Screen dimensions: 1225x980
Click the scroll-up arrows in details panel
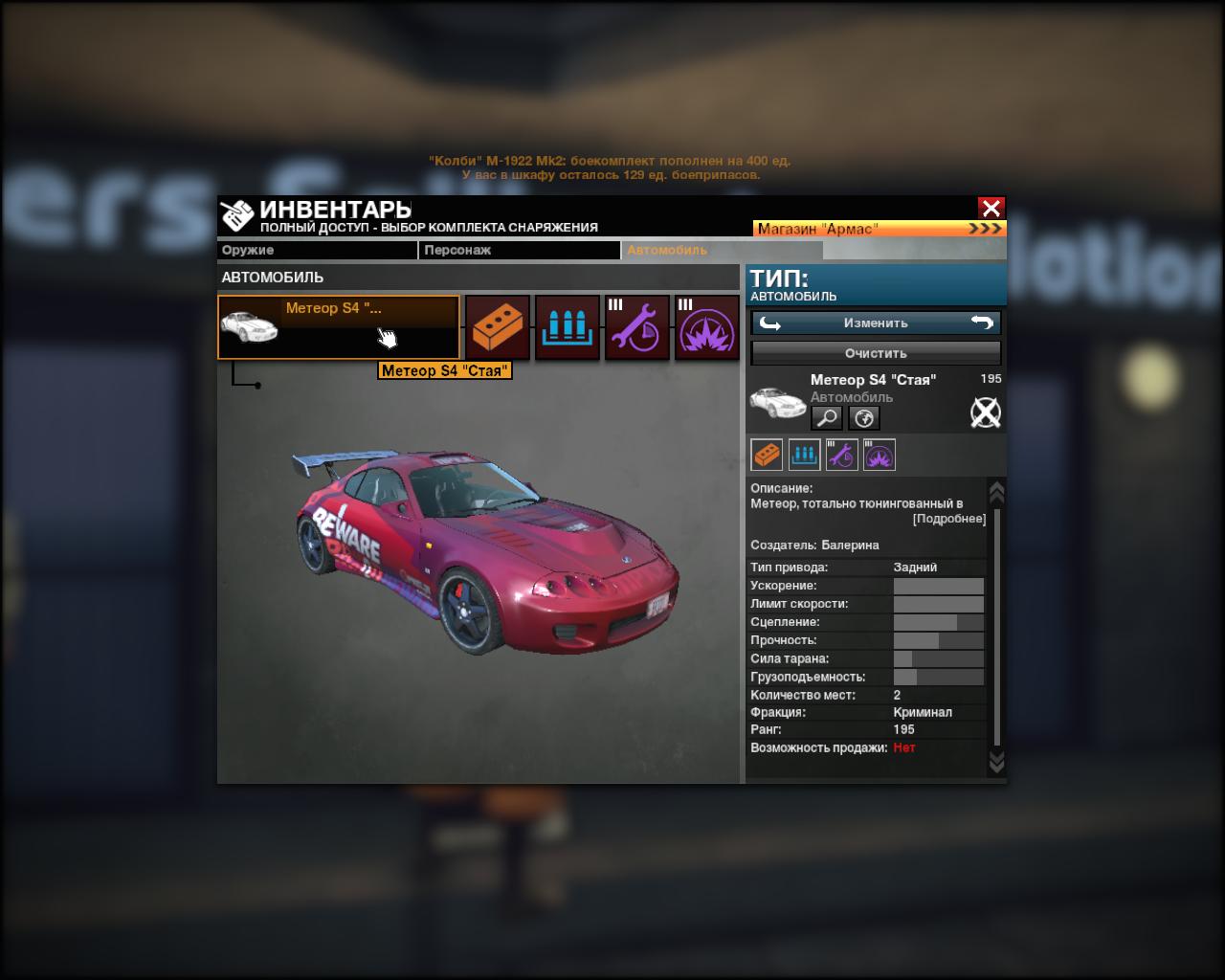pyautogui.click(x=996, y=492)
